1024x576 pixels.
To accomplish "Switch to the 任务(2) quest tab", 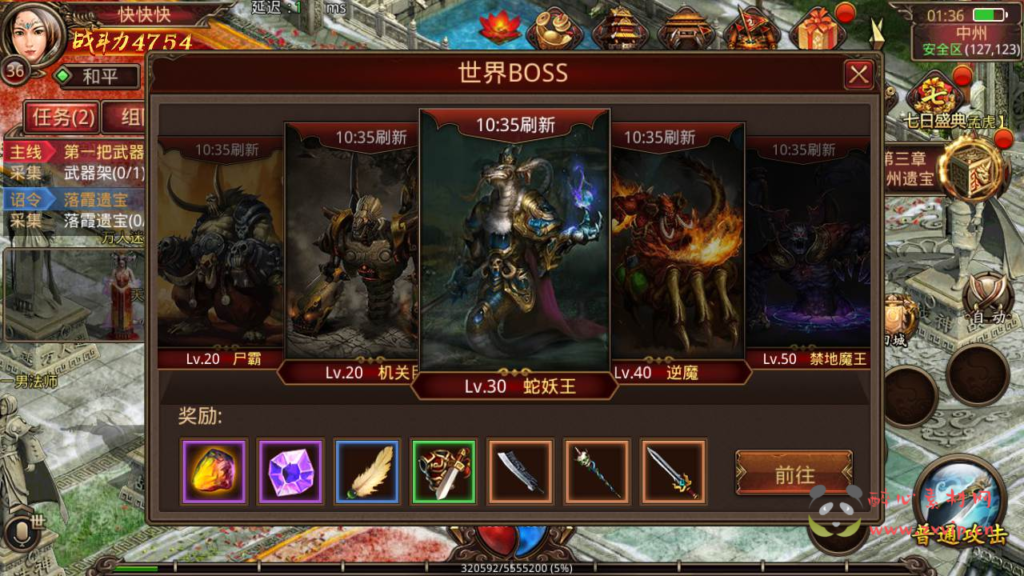I will (62, 117).
